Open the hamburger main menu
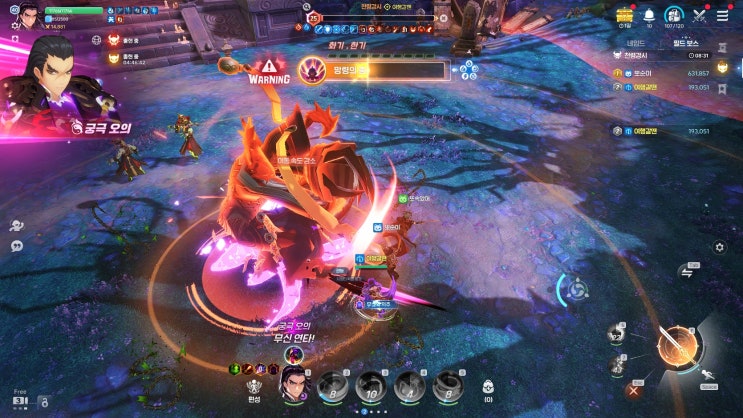743x418 pixels. tap(721, 15)
